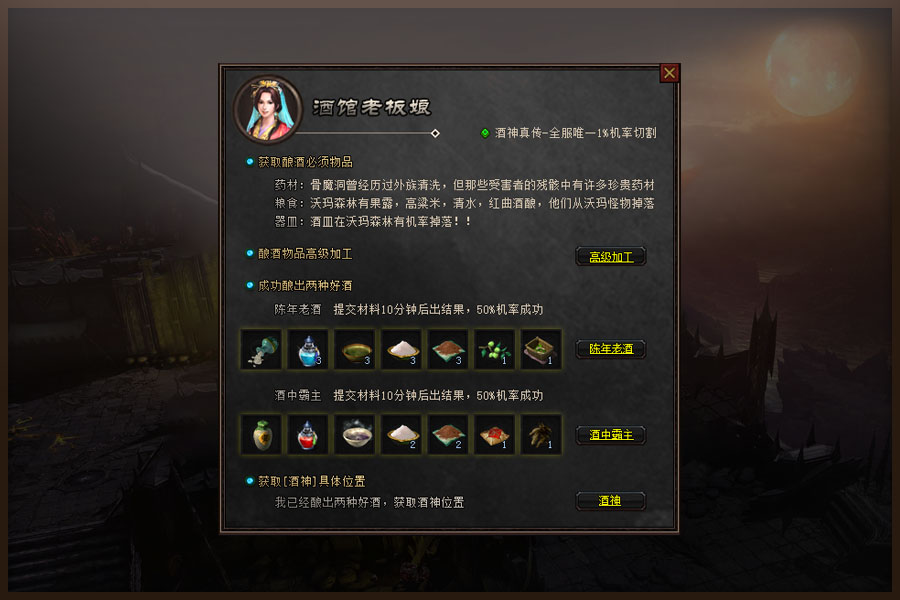
Task: Get the 酒神 location
Action: point(610,500)
